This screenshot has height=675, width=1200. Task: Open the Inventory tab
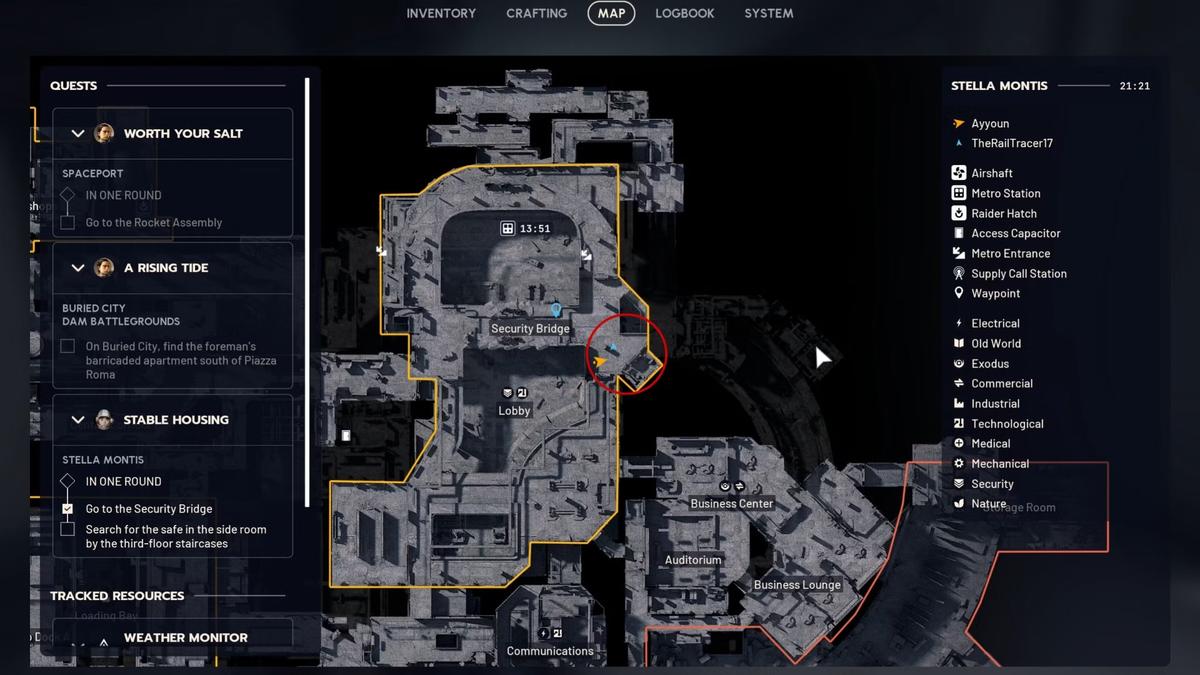pos(441,13)
